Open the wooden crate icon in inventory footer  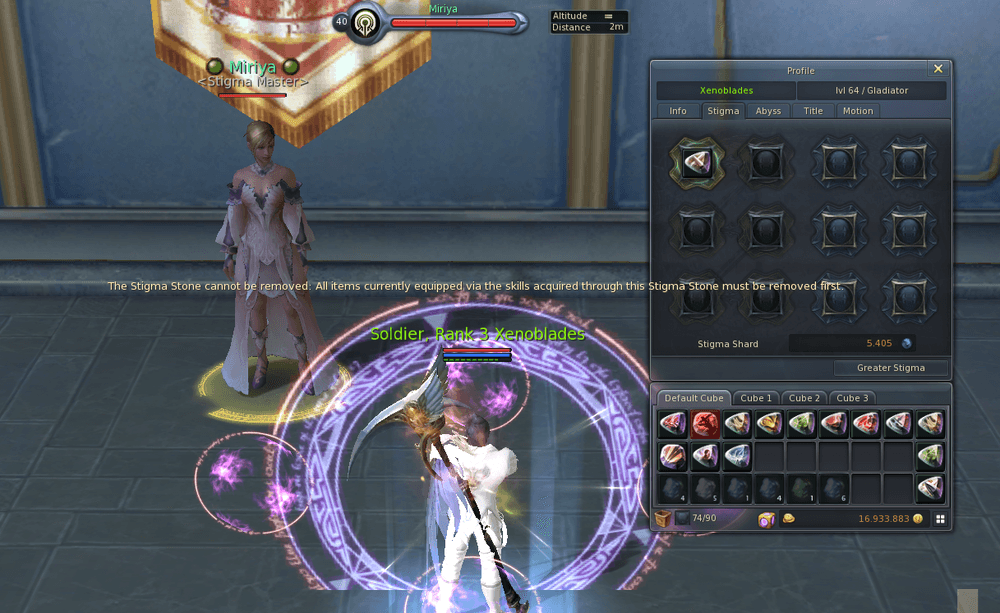click(663, 518)
